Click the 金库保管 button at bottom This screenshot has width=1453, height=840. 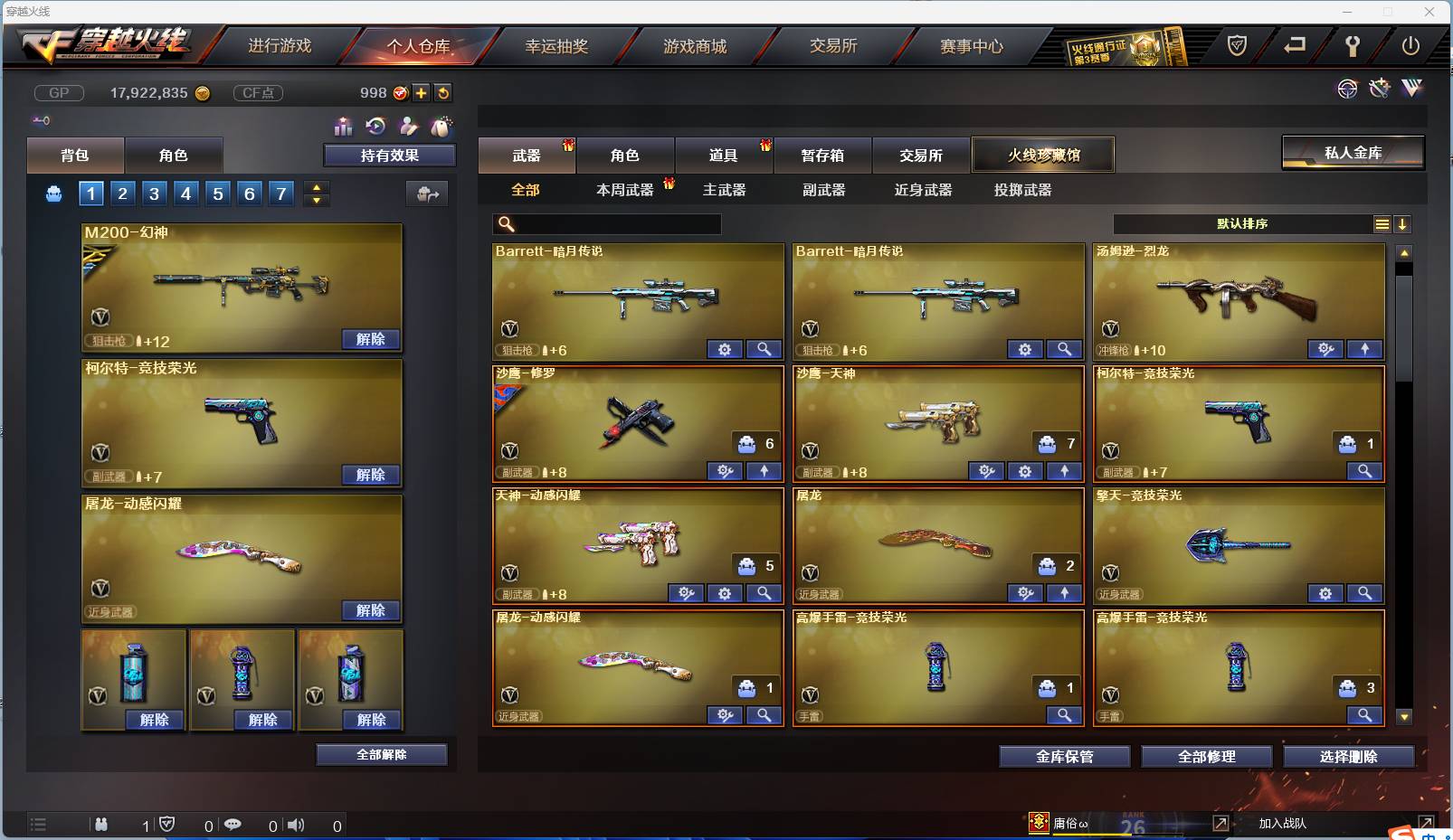[x=1064, y=757]
